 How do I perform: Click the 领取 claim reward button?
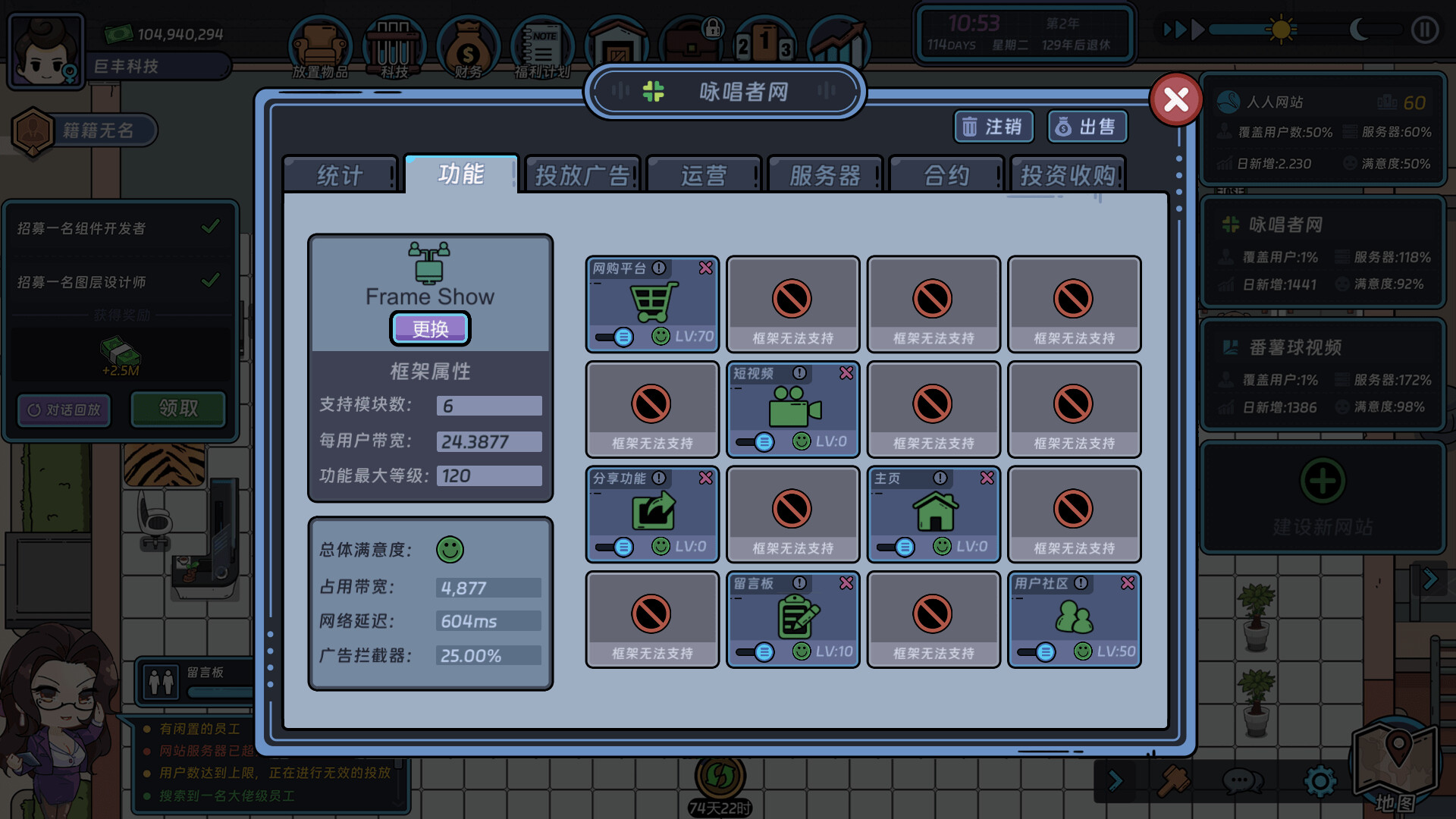coord(177,409)
